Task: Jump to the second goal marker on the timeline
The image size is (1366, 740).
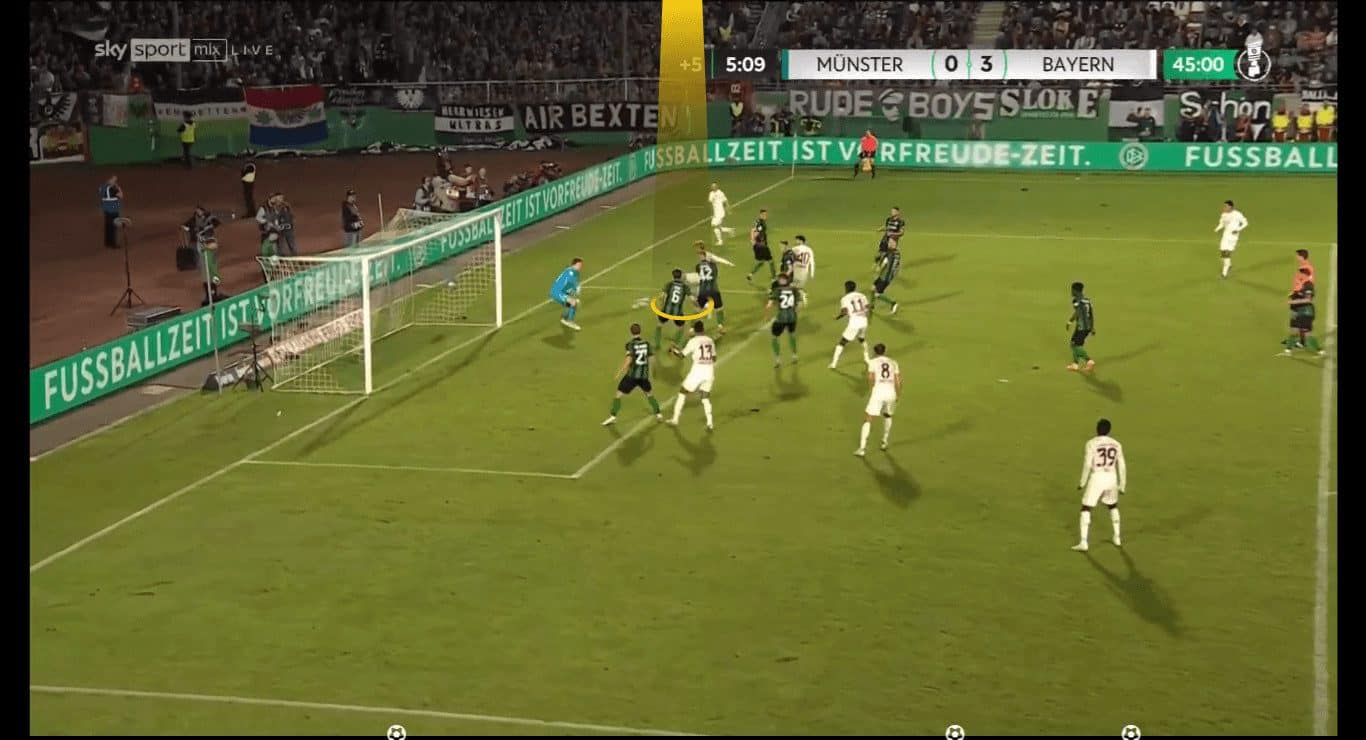Action: [x=955, y=732]
